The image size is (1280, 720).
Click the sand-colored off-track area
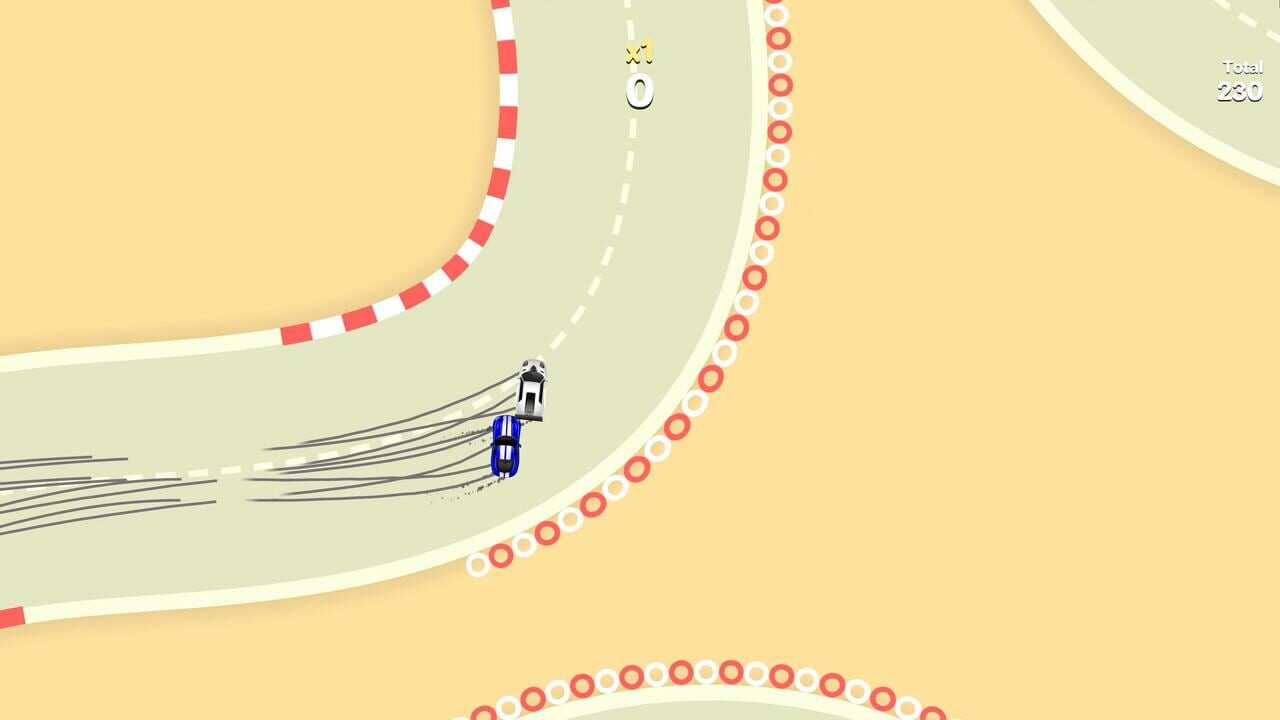tap(1000, 400)
